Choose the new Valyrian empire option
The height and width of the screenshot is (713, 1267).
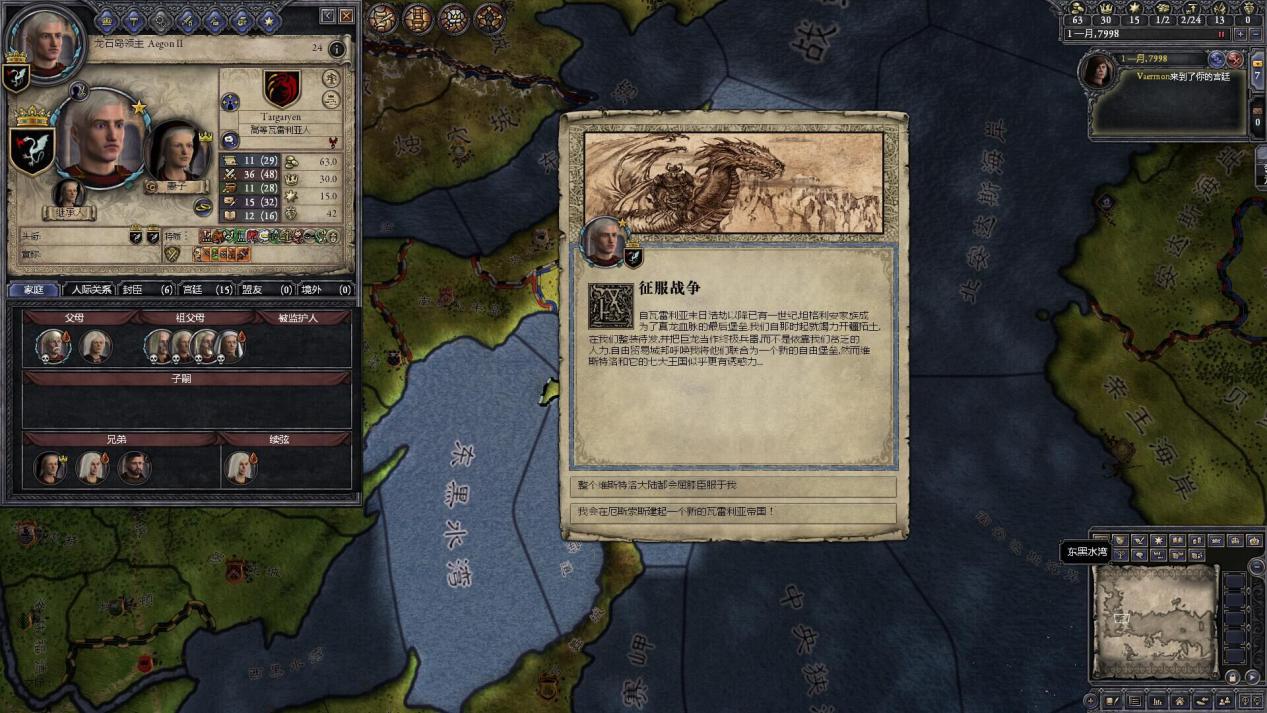[733, 512]
